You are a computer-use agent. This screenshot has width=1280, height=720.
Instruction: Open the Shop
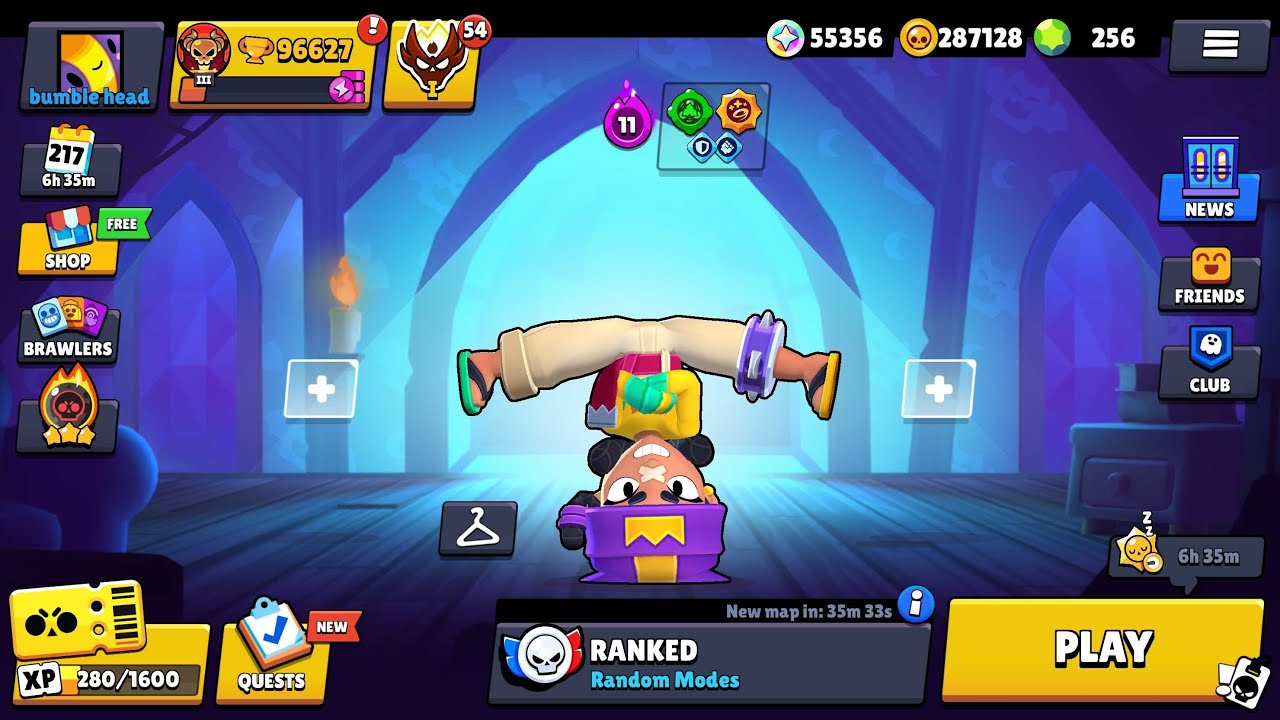click(68, 245)
